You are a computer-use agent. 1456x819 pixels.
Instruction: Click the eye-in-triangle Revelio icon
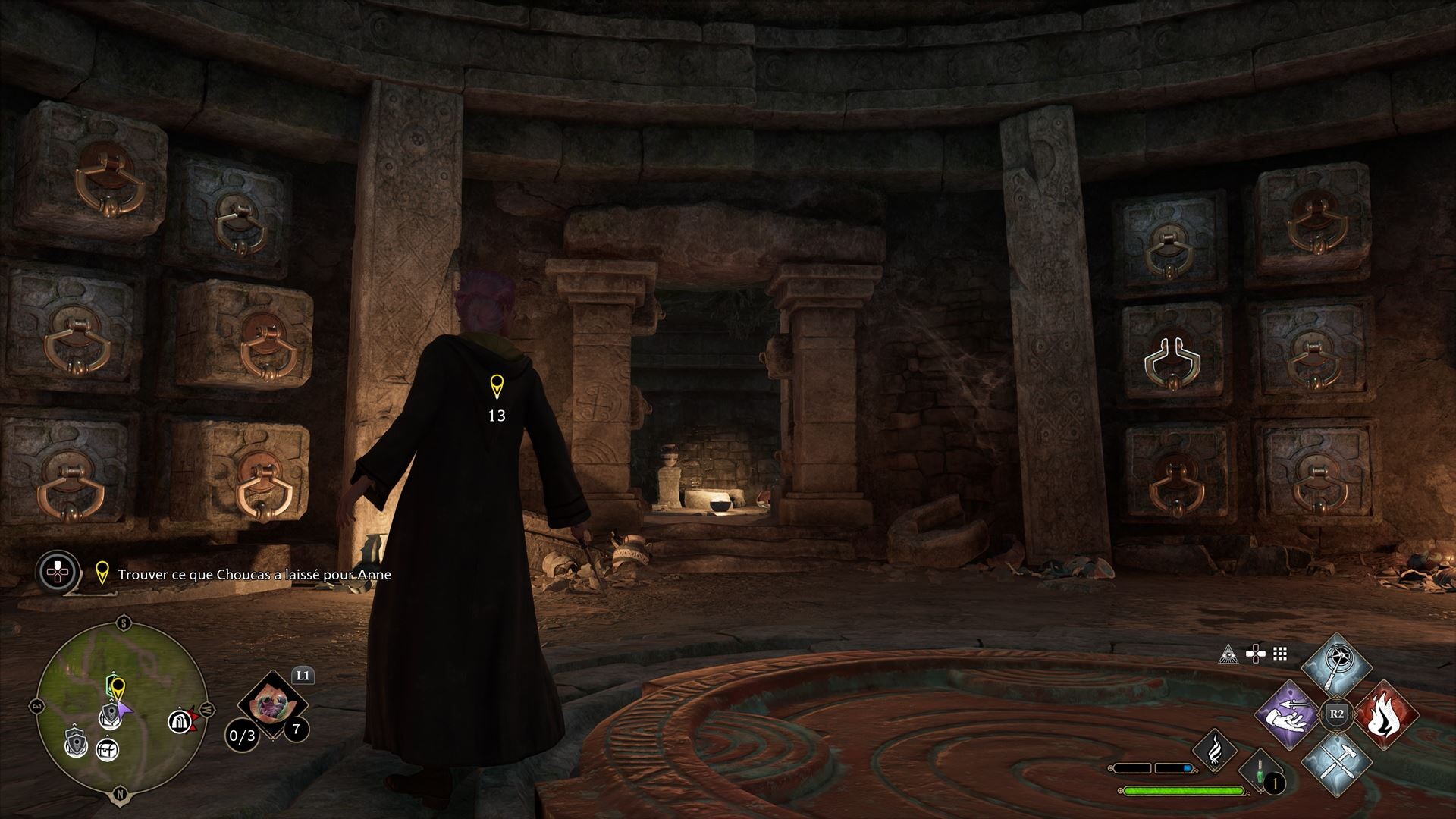tap(1228, 654)
